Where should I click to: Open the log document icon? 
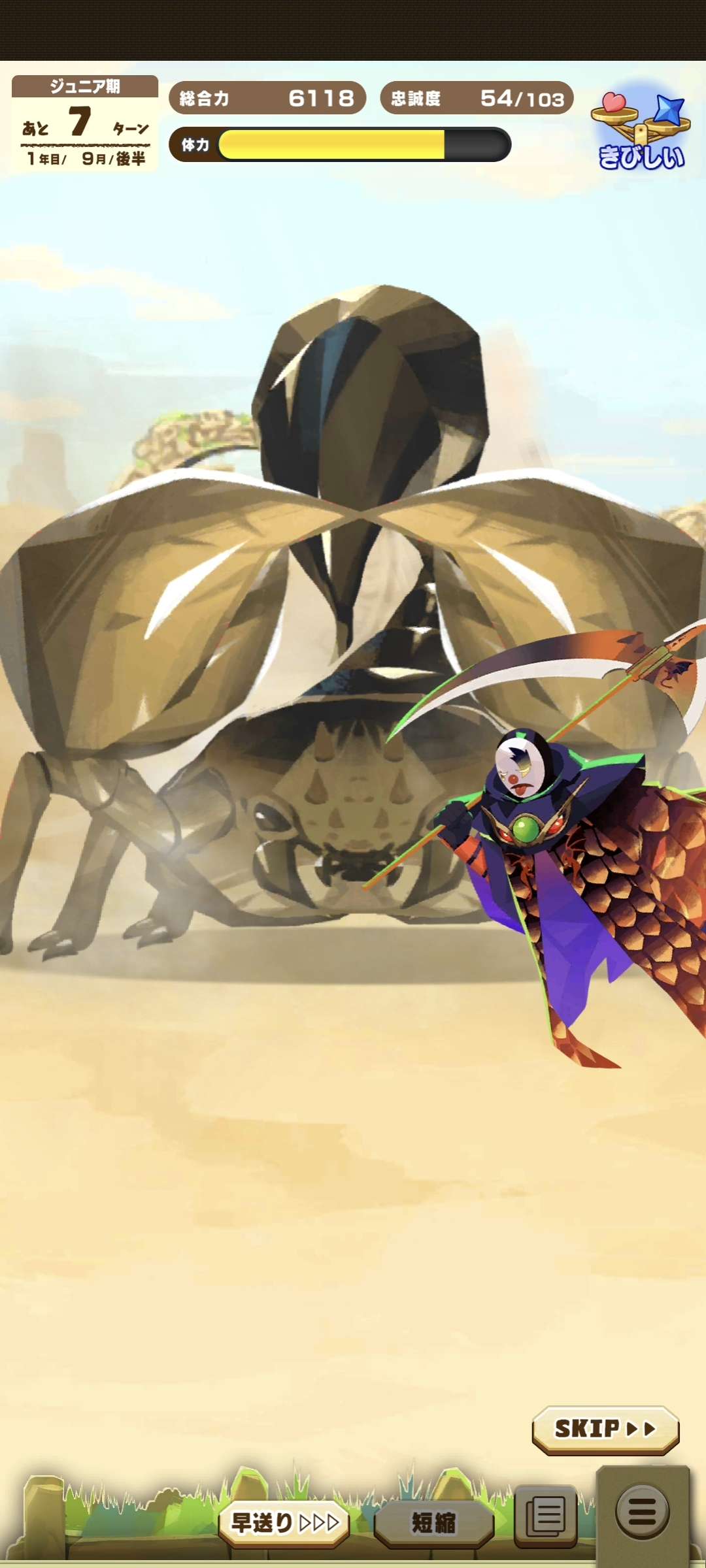pyautogui.click(x=546, y=1515)
